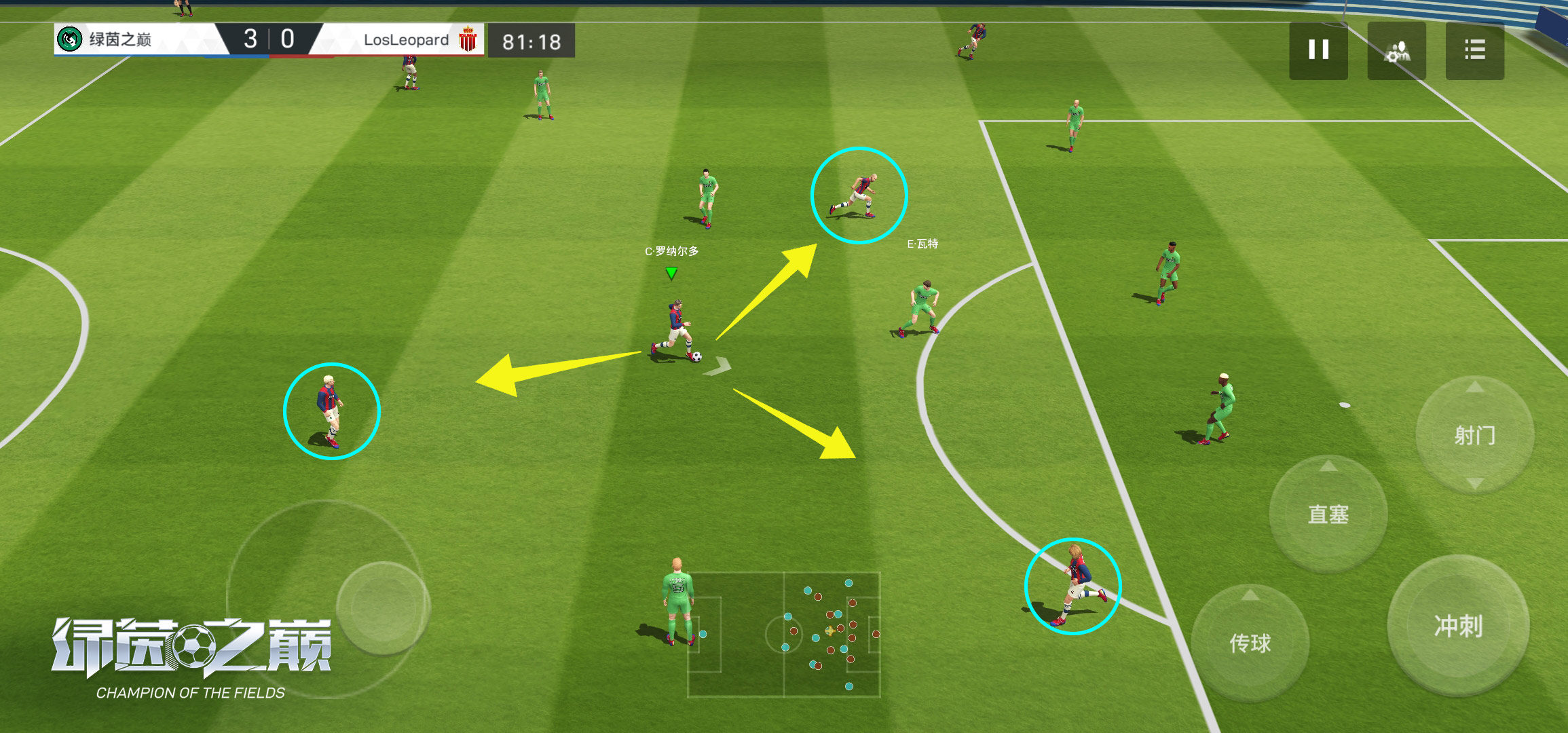This screenshot has width=1568, height=733.
Task: Click the pitch minimap radar
Action: pos(784,634)
